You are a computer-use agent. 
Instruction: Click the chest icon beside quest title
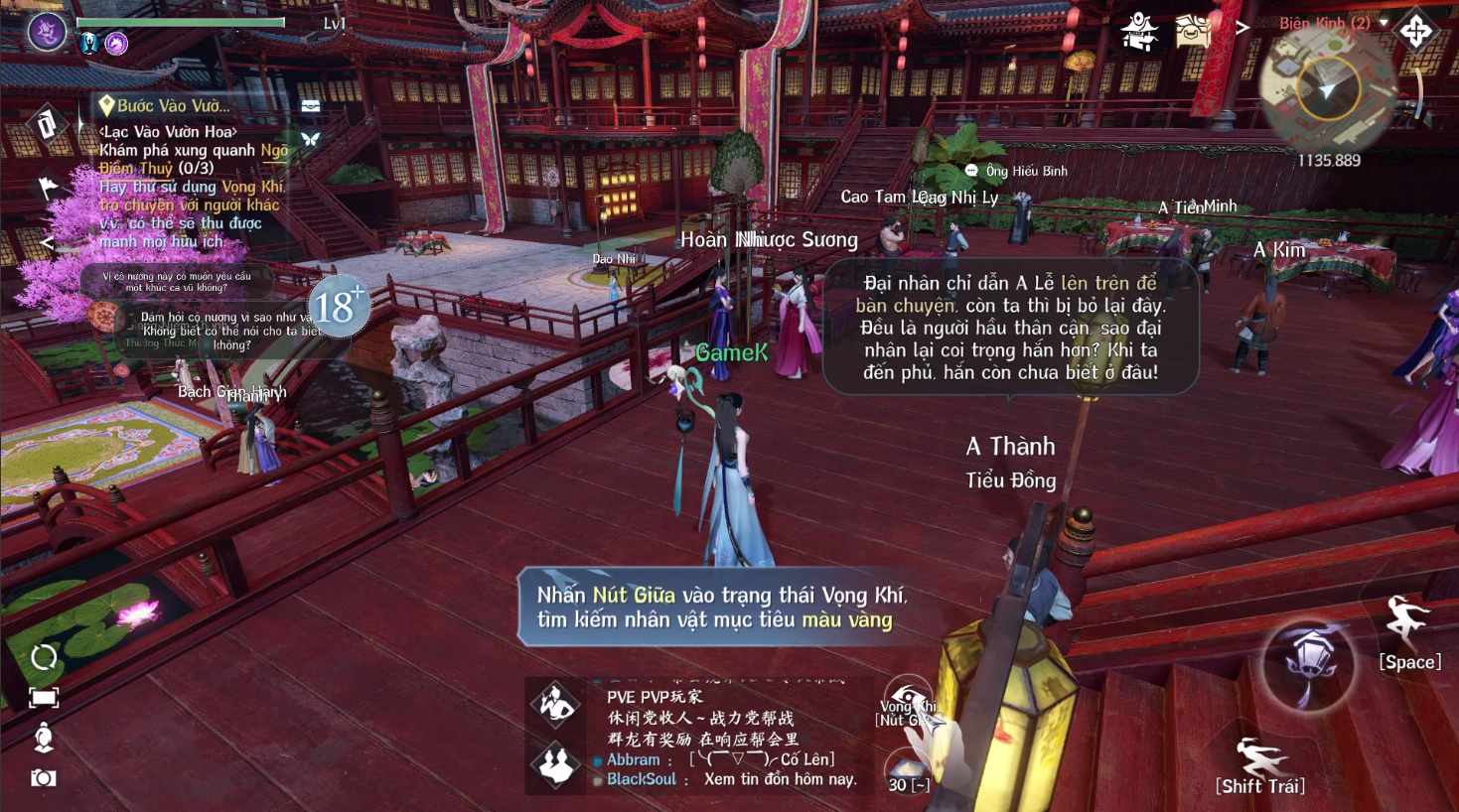coord(311,105)
